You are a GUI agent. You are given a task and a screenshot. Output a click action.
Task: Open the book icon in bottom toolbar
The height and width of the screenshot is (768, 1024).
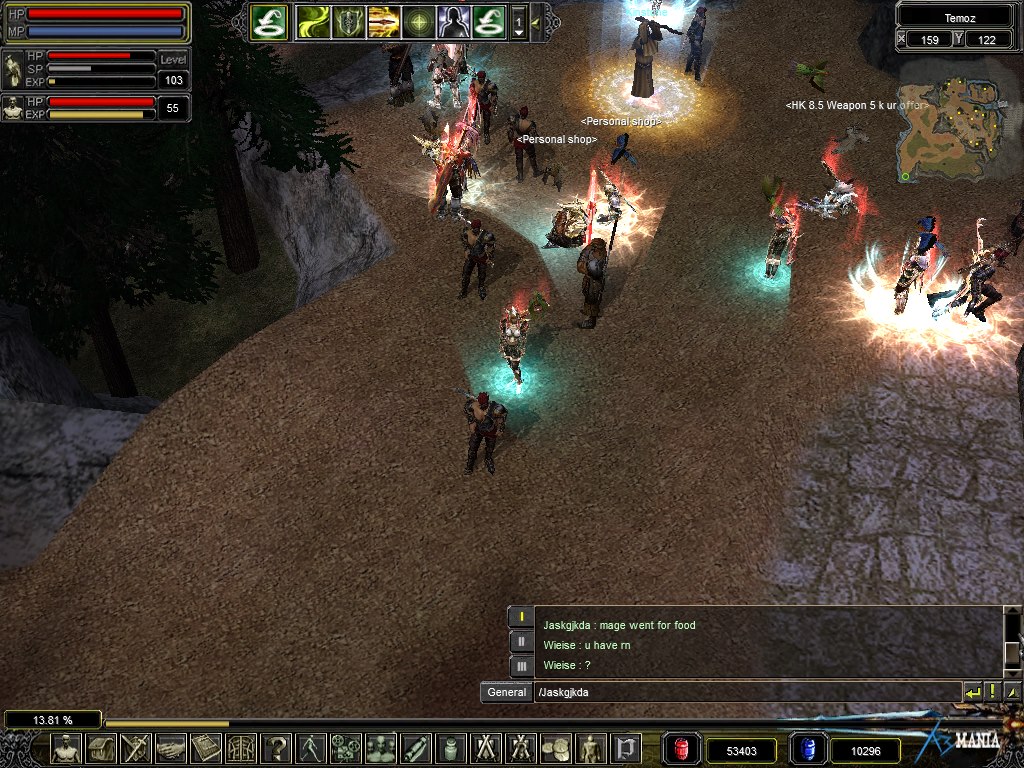pyautogui.click(x=205, y=748)
